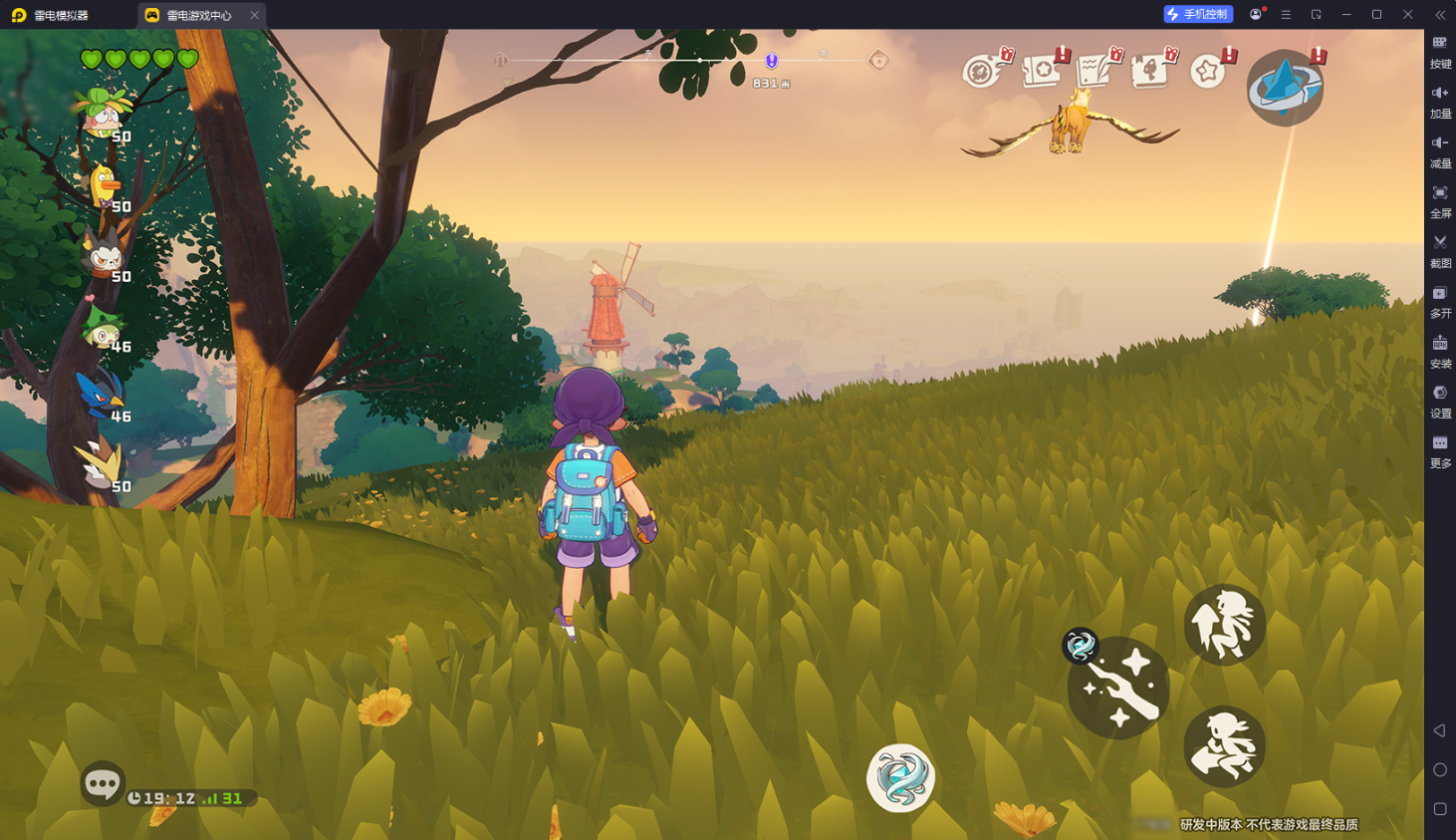Open the star ticket pass icon
This screenshot has width=1456, height=840.
[x=1042, y=71]
